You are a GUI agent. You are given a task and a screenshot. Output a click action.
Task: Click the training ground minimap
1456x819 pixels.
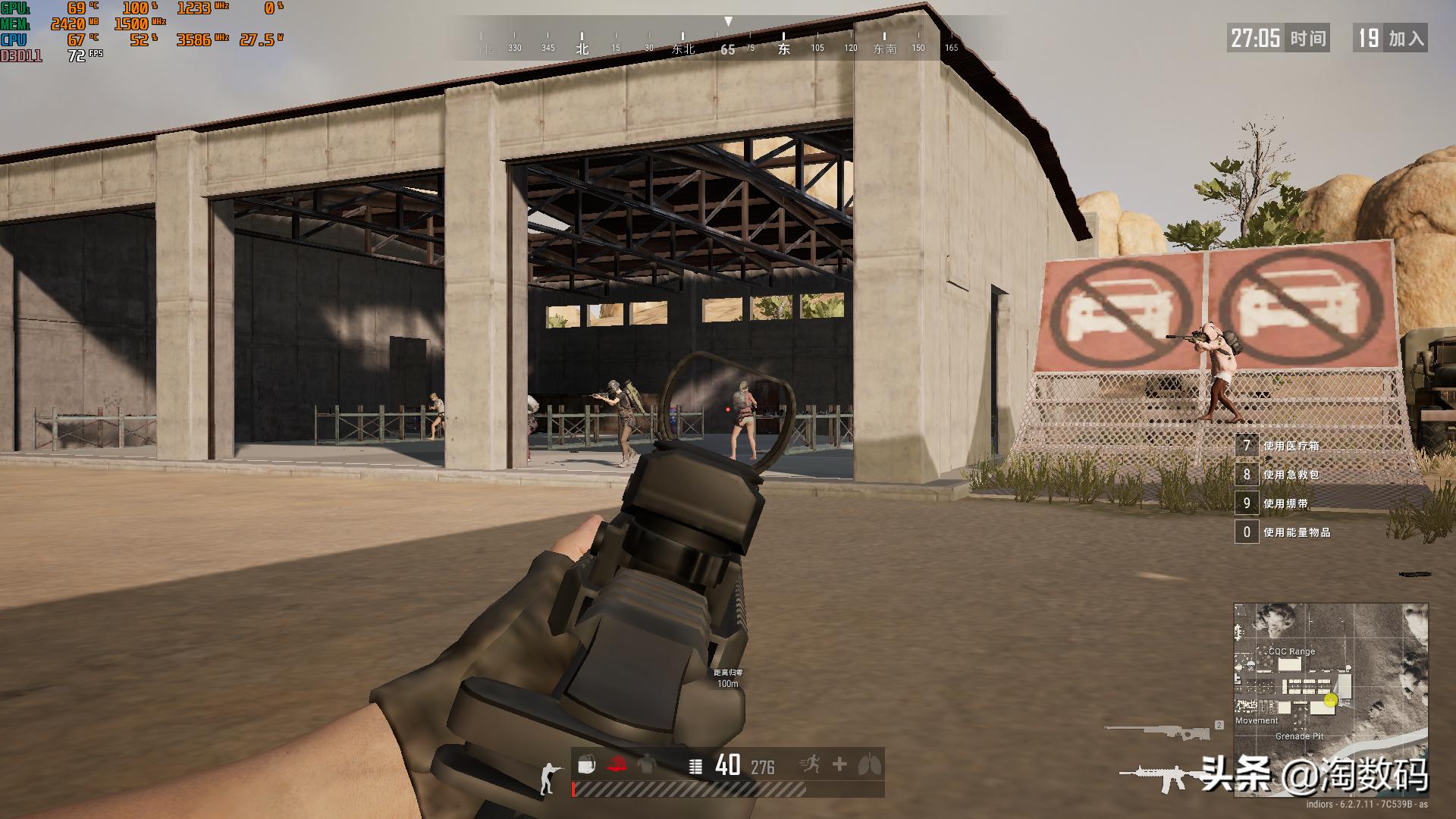[x=1330, y=699]
